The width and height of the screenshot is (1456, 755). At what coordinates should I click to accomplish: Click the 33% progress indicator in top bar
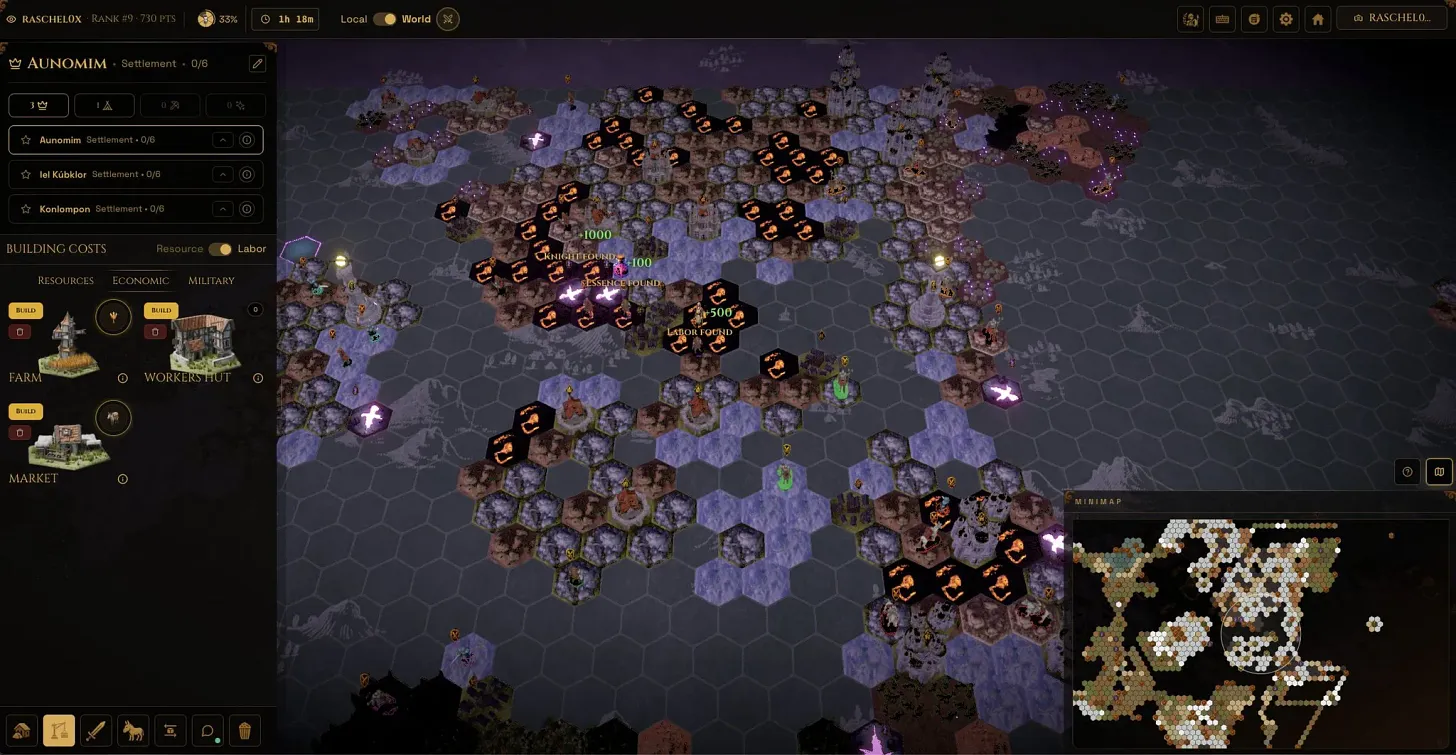pyautogui.click(x=218, y=18)
